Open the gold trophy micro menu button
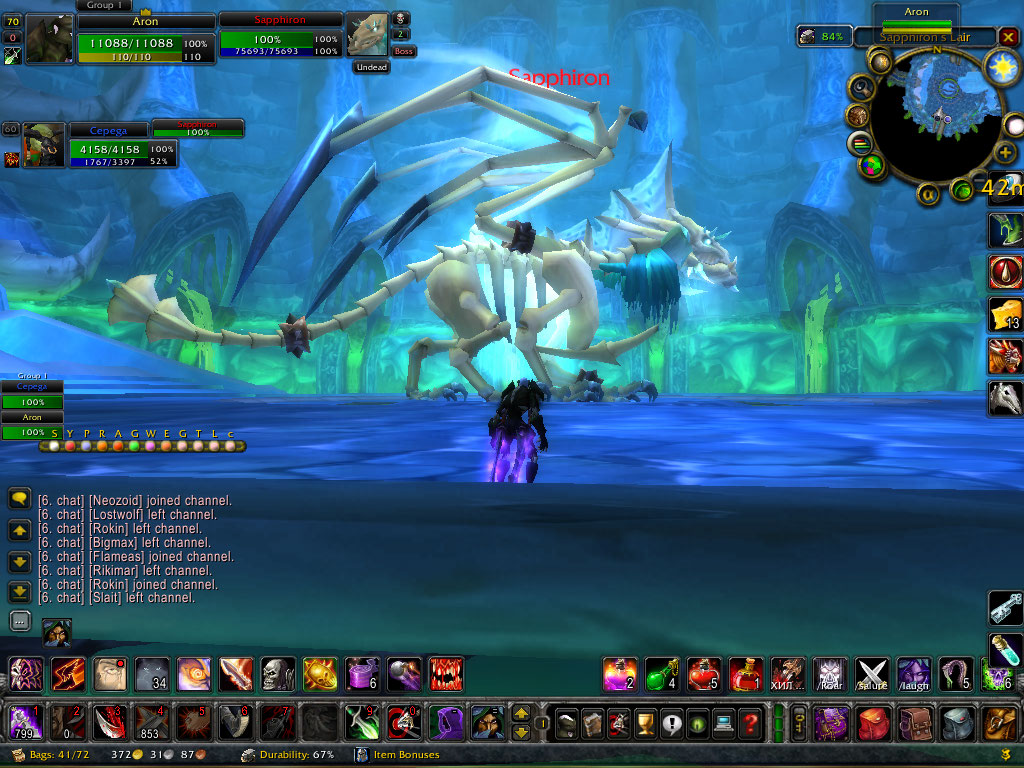 click(x=645, y=721)
